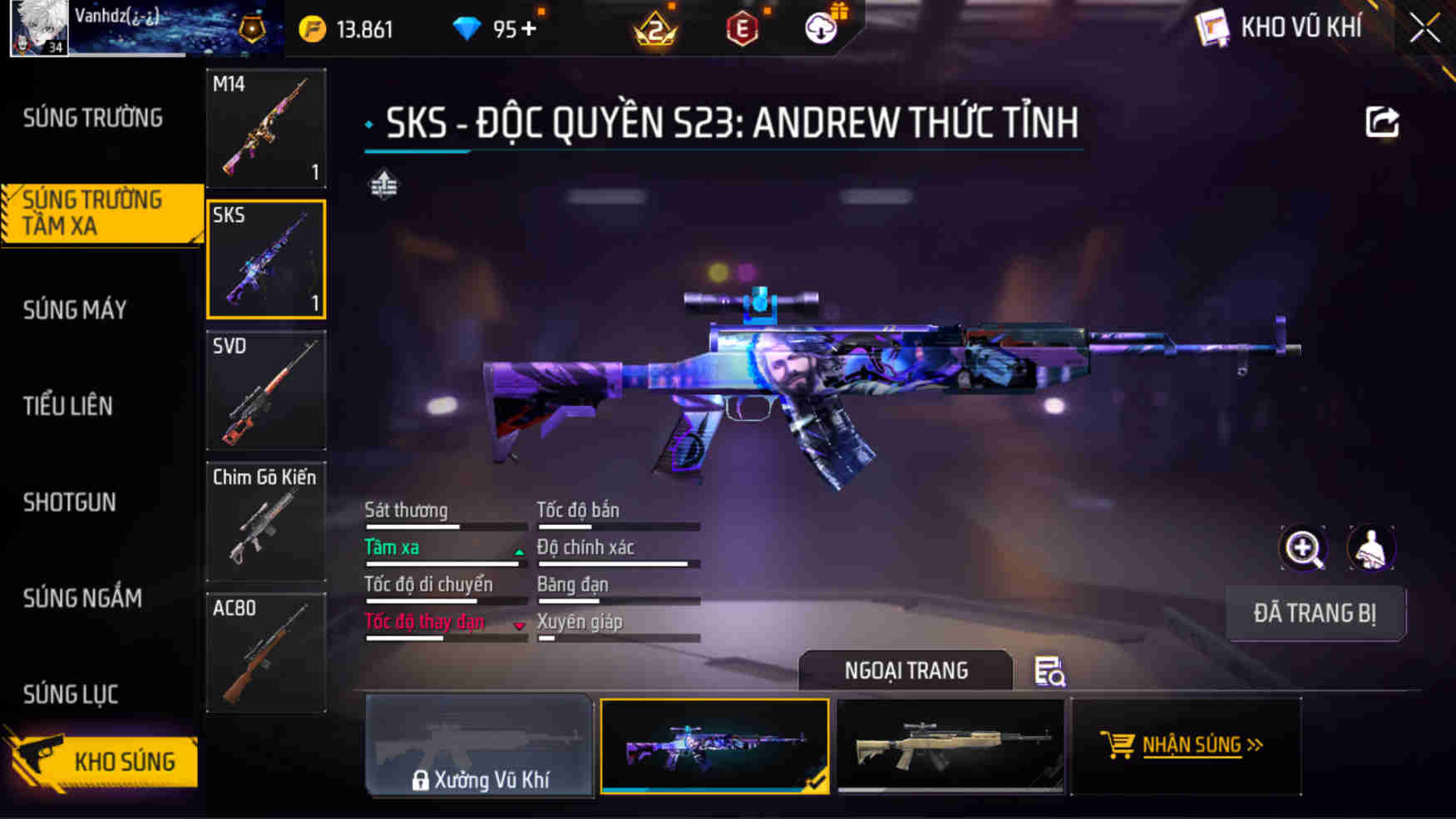Click the red E event badge
Screen dimensions: 1456x819
pyautogui.click(x=743, y=29)
